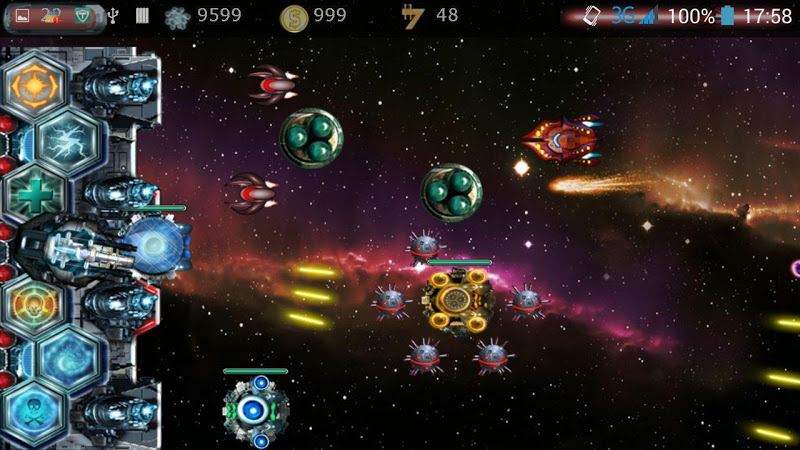Trigger the lightning bolt ability hexagon
The height and width of the screenshot is (450, 800).
tap(68, 141)
